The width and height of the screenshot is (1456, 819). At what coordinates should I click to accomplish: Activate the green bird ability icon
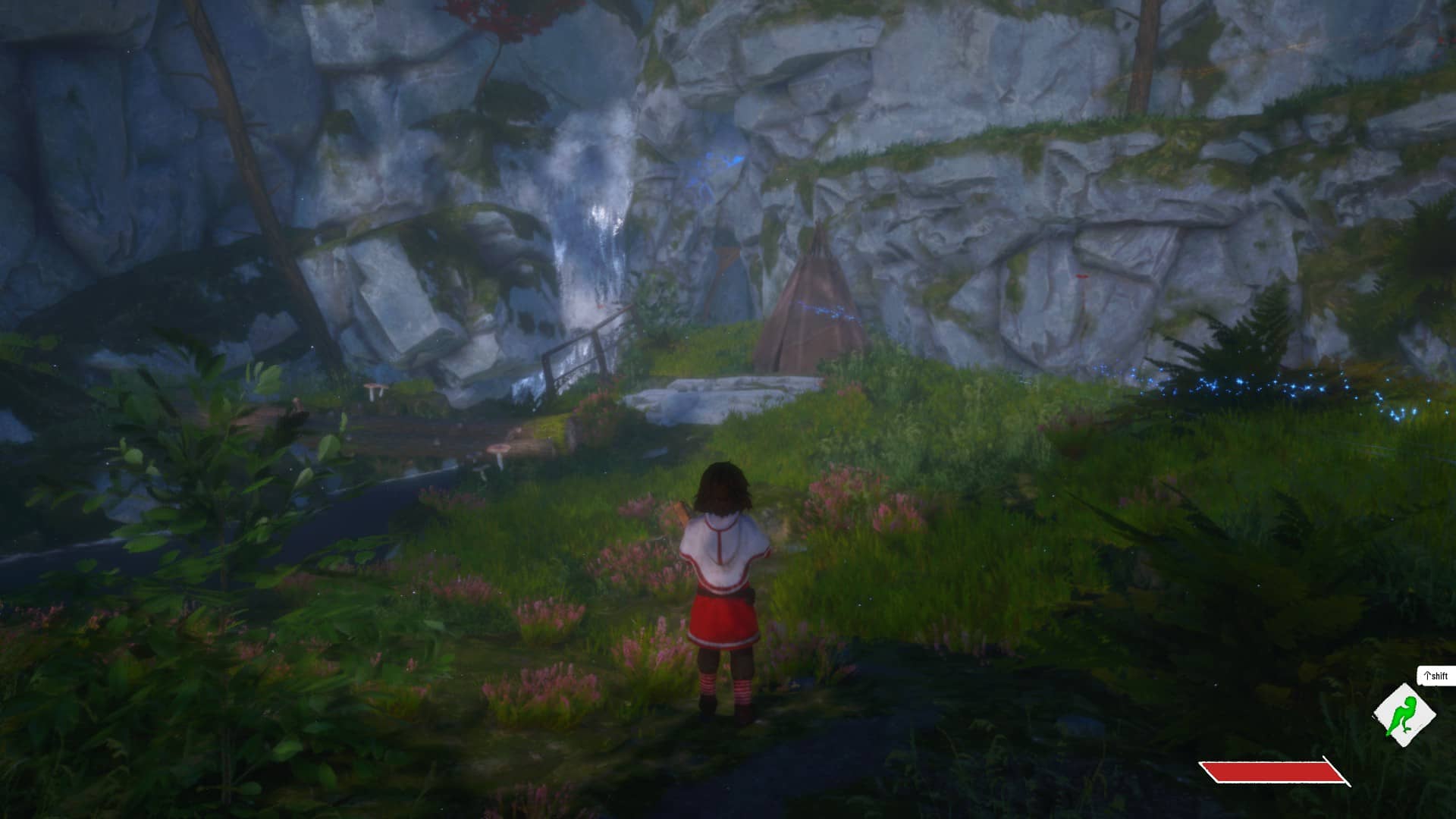click(x=1404, y=714)
